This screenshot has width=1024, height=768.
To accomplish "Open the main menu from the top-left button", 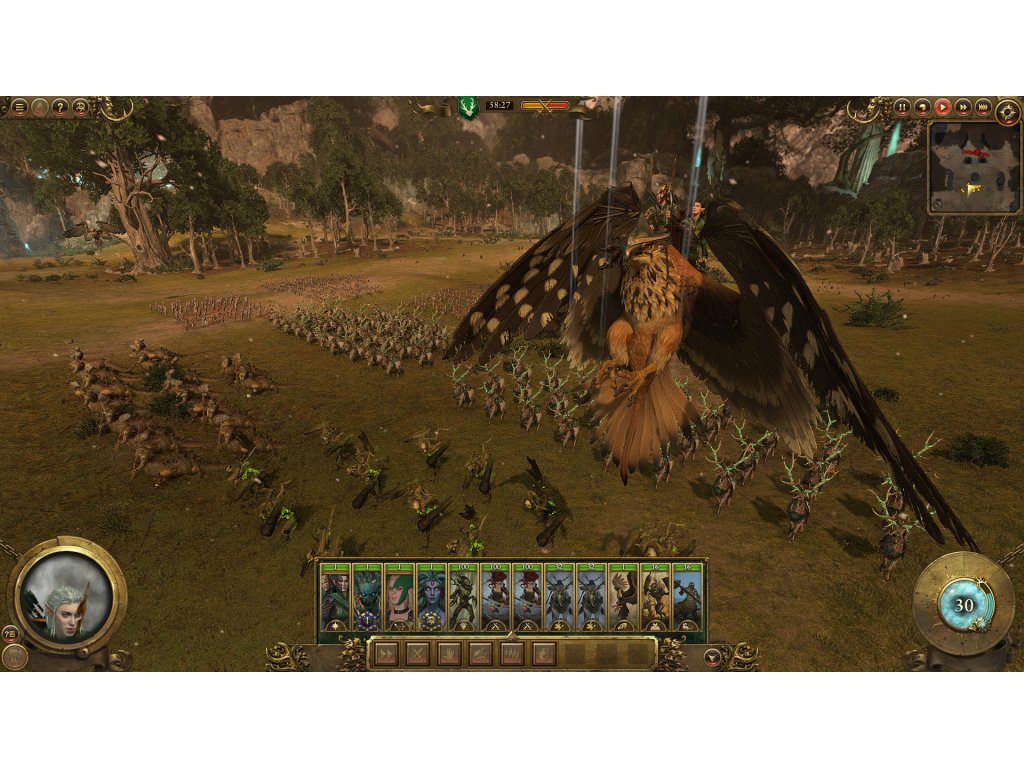I will pos(19,107).
